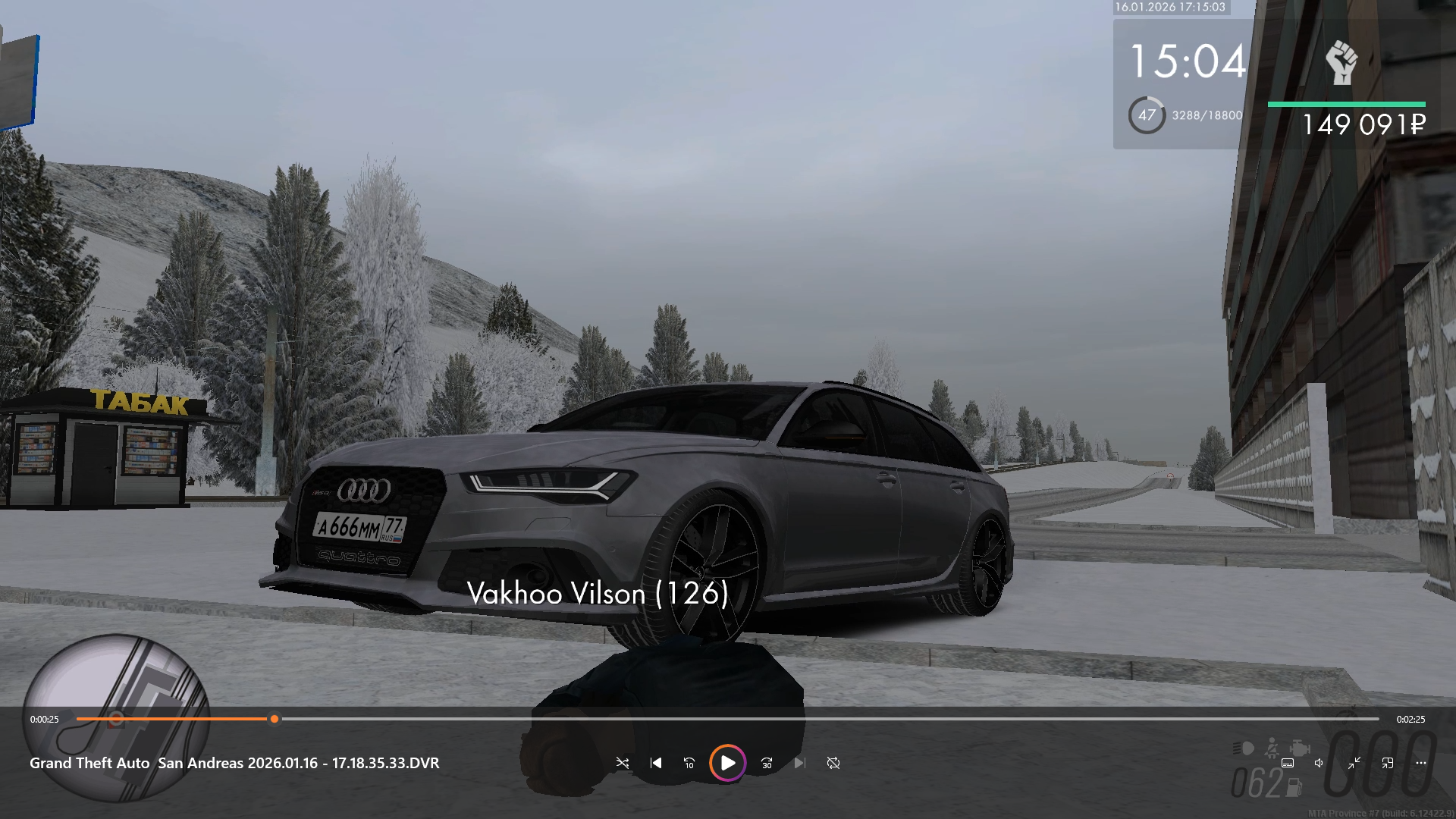Click the circular minimap
The width and height of the screenshot is (1456, 819).
pos(115,717)
